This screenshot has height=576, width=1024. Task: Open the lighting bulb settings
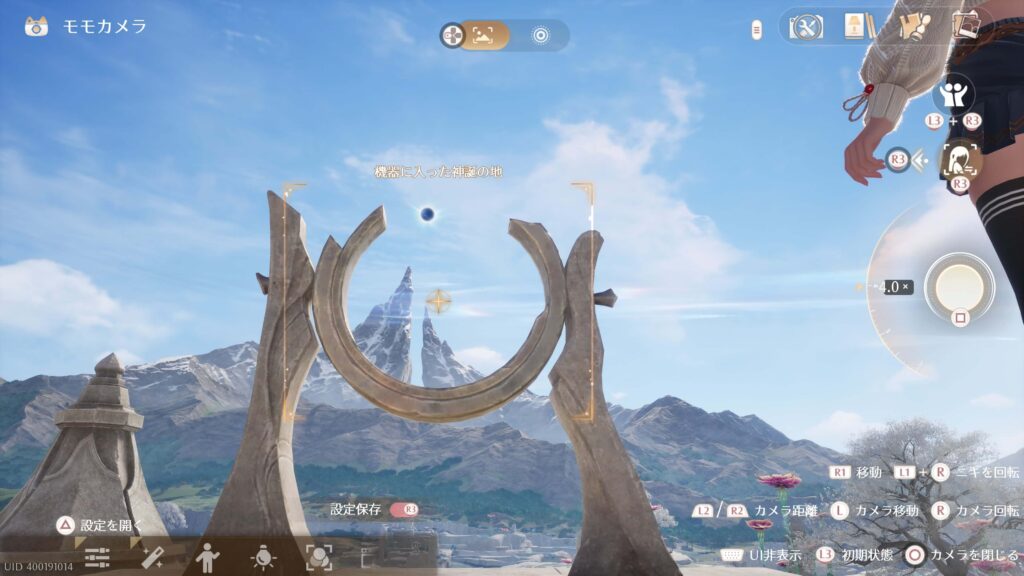(263, 558)
